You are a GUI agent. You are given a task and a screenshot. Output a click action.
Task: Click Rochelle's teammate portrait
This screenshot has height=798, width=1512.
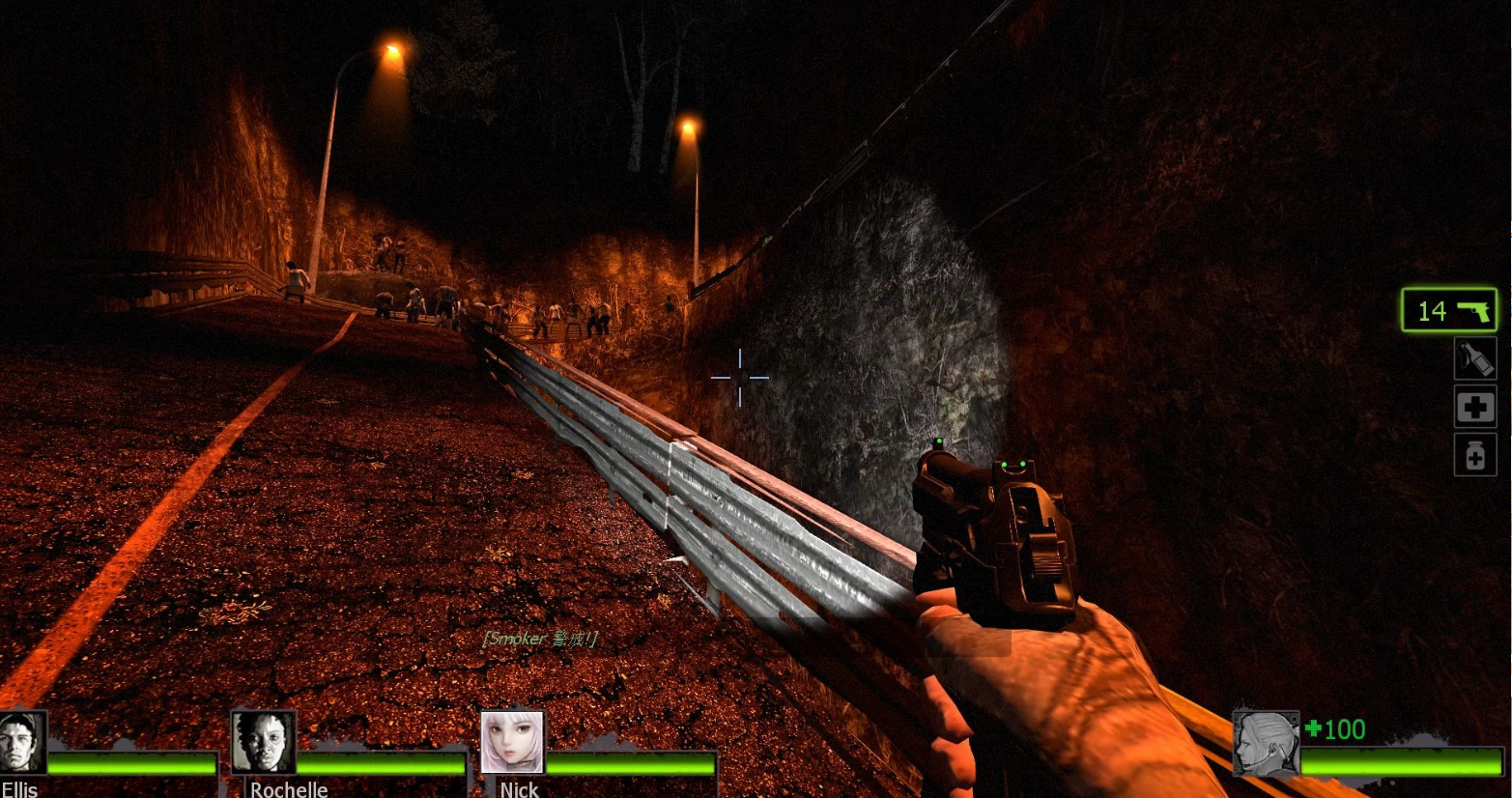263,742
